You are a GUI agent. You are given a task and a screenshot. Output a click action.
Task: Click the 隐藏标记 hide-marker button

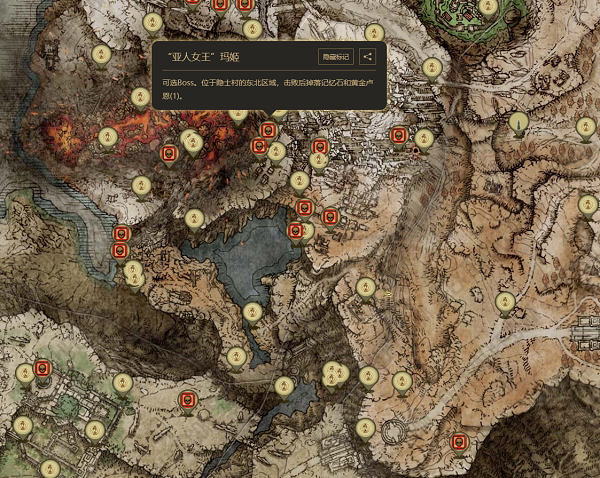pos(335,57)
